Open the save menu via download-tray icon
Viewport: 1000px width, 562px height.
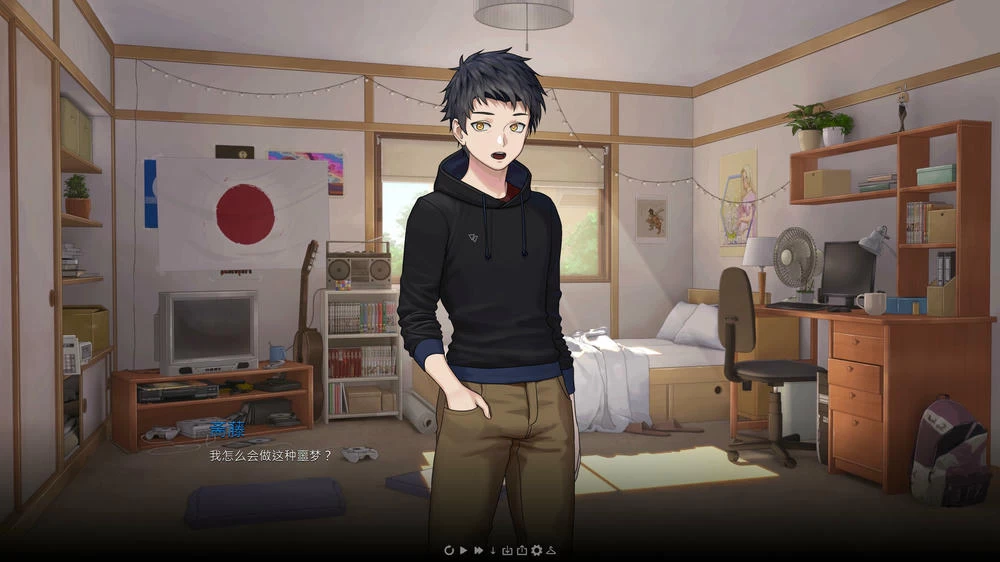coord(507,550)
